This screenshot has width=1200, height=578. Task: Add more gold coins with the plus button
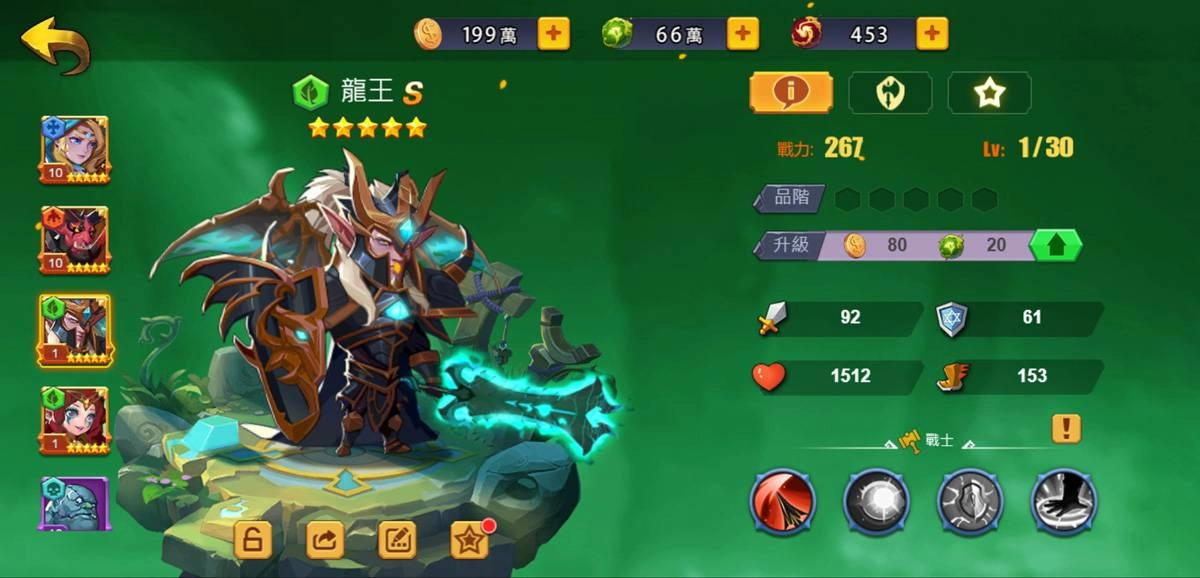coord(553,34)
